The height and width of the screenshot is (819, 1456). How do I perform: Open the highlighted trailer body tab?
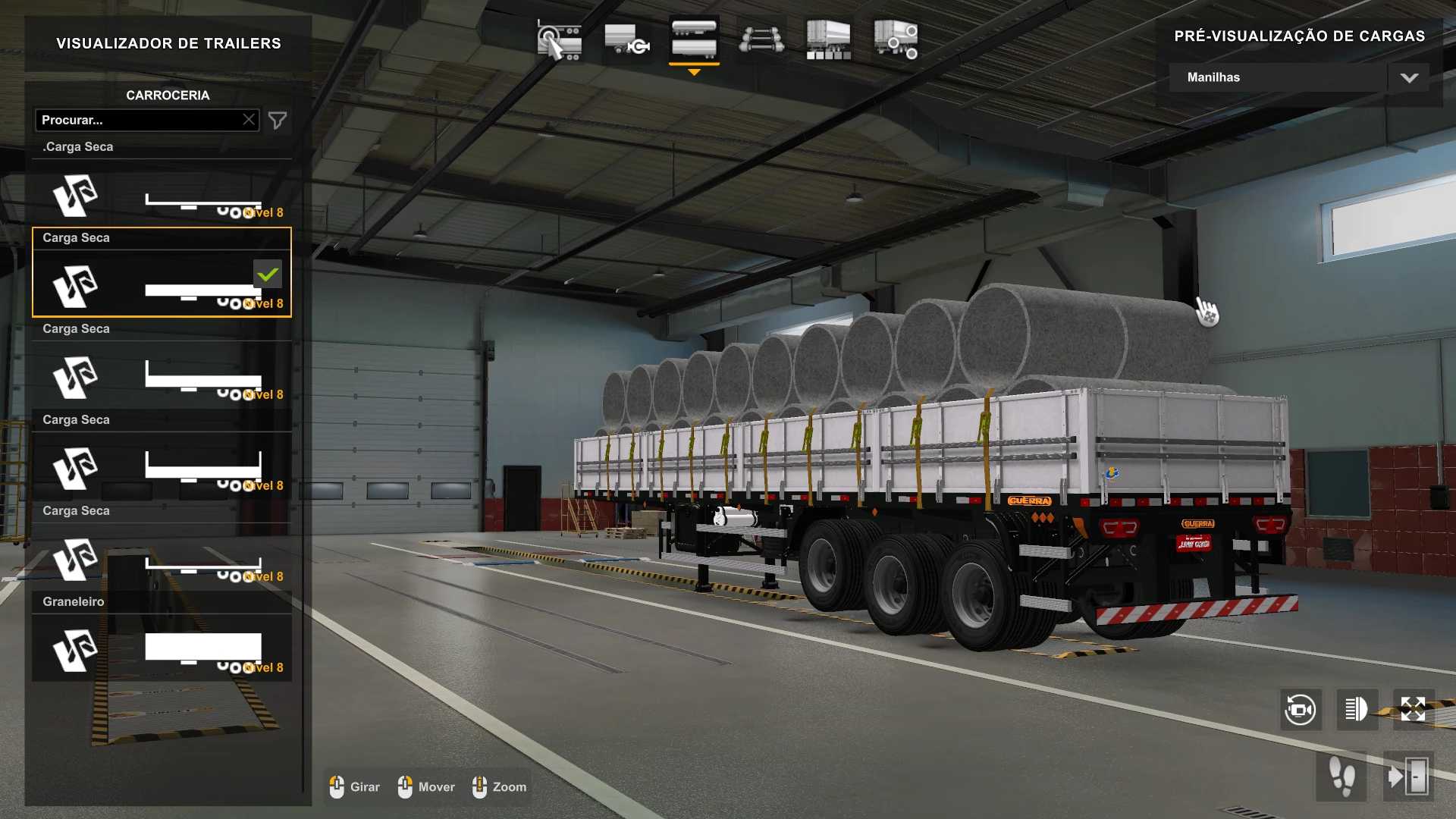pos(694,40)
